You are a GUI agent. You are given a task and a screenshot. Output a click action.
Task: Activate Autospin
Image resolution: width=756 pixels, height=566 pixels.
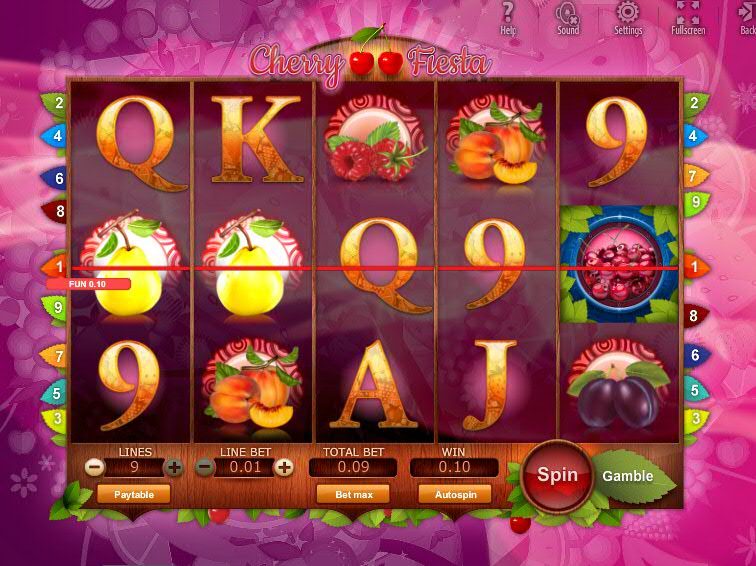click(x=455, y=494)
